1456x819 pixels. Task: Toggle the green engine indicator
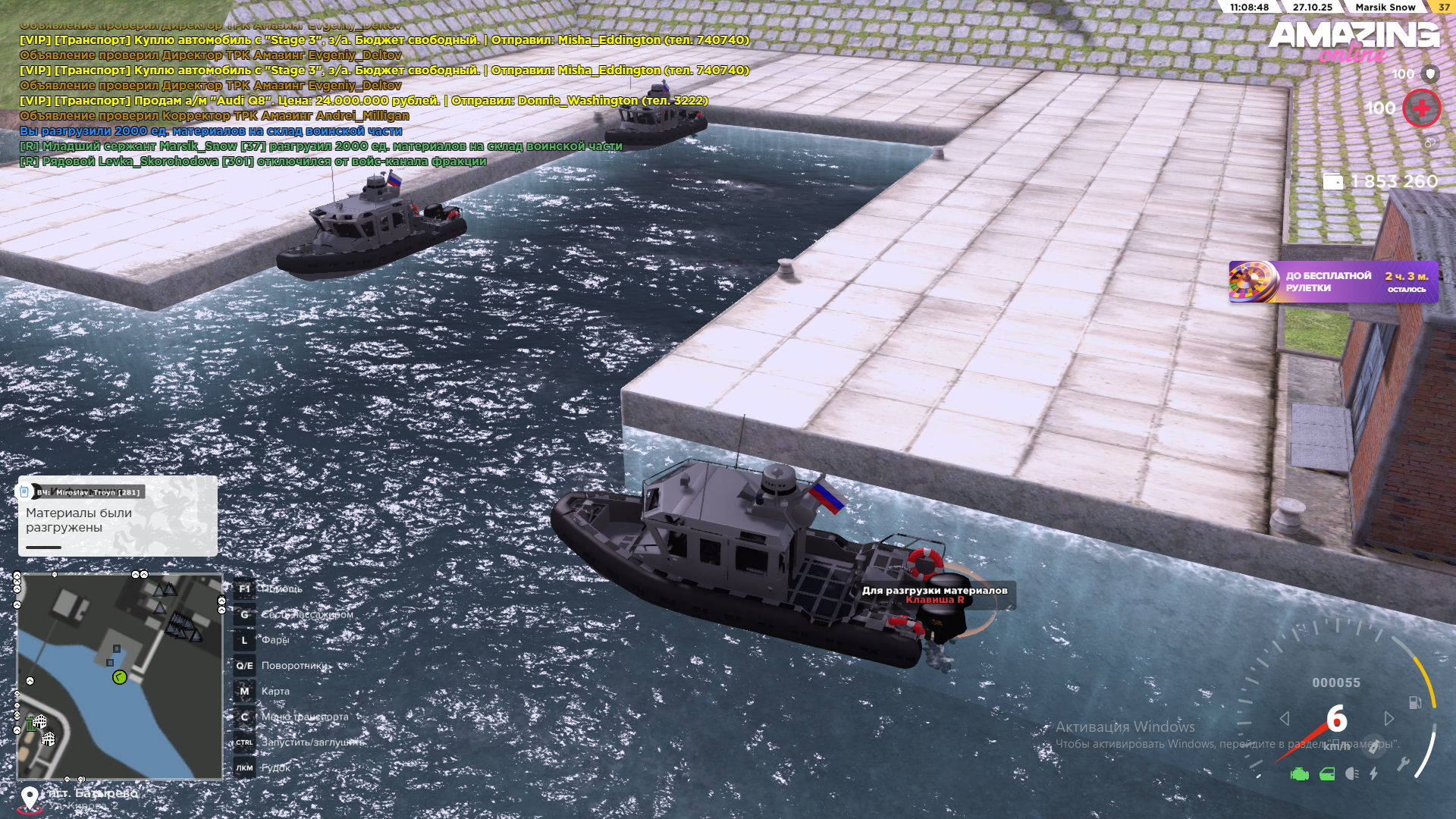pos(1299,774)
